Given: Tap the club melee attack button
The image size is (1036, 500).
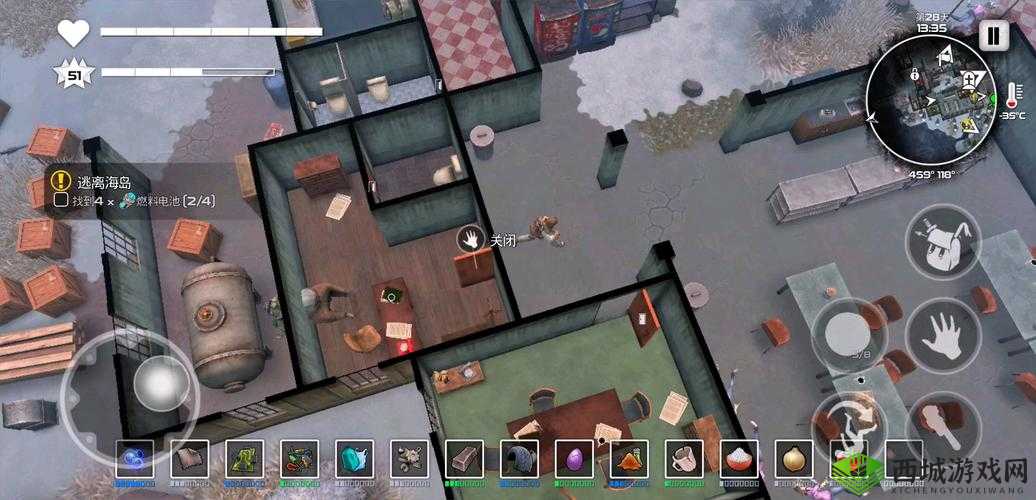Looking at the screenshot, I should (x=941, y=418).
